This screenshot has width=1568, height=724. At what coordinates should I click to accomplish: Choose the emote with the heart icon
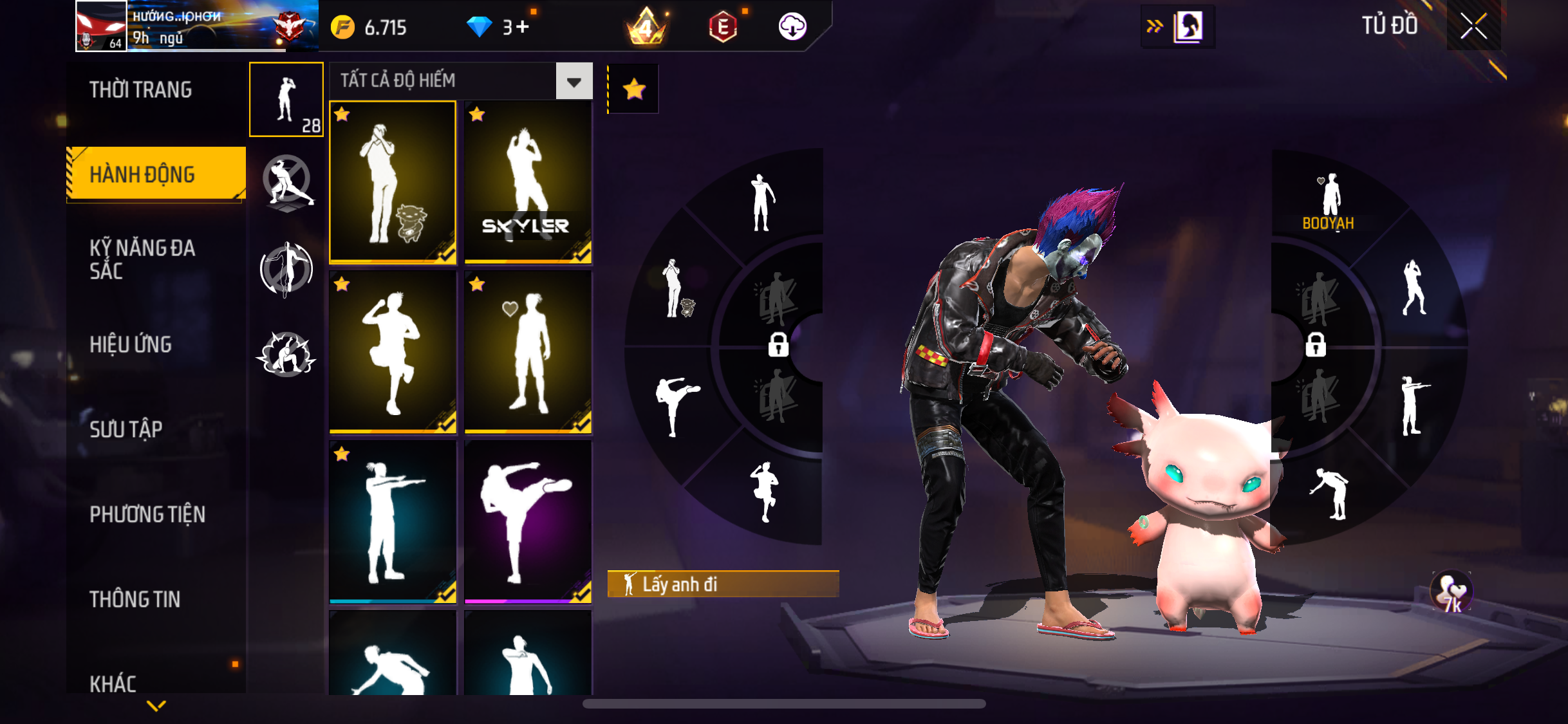[528, 353]
